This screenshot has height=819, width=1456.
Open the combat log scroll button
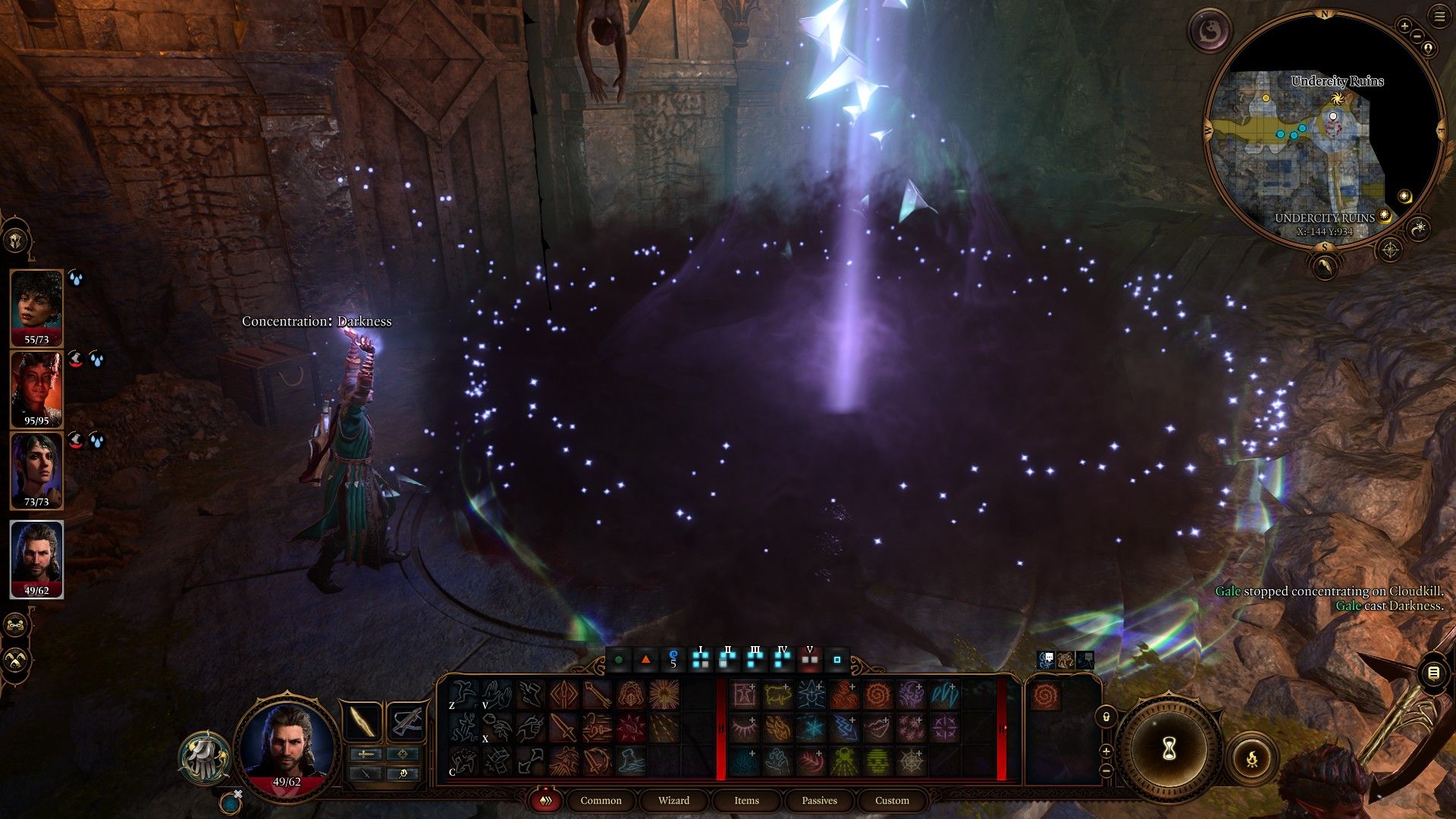click(1433, 673)
